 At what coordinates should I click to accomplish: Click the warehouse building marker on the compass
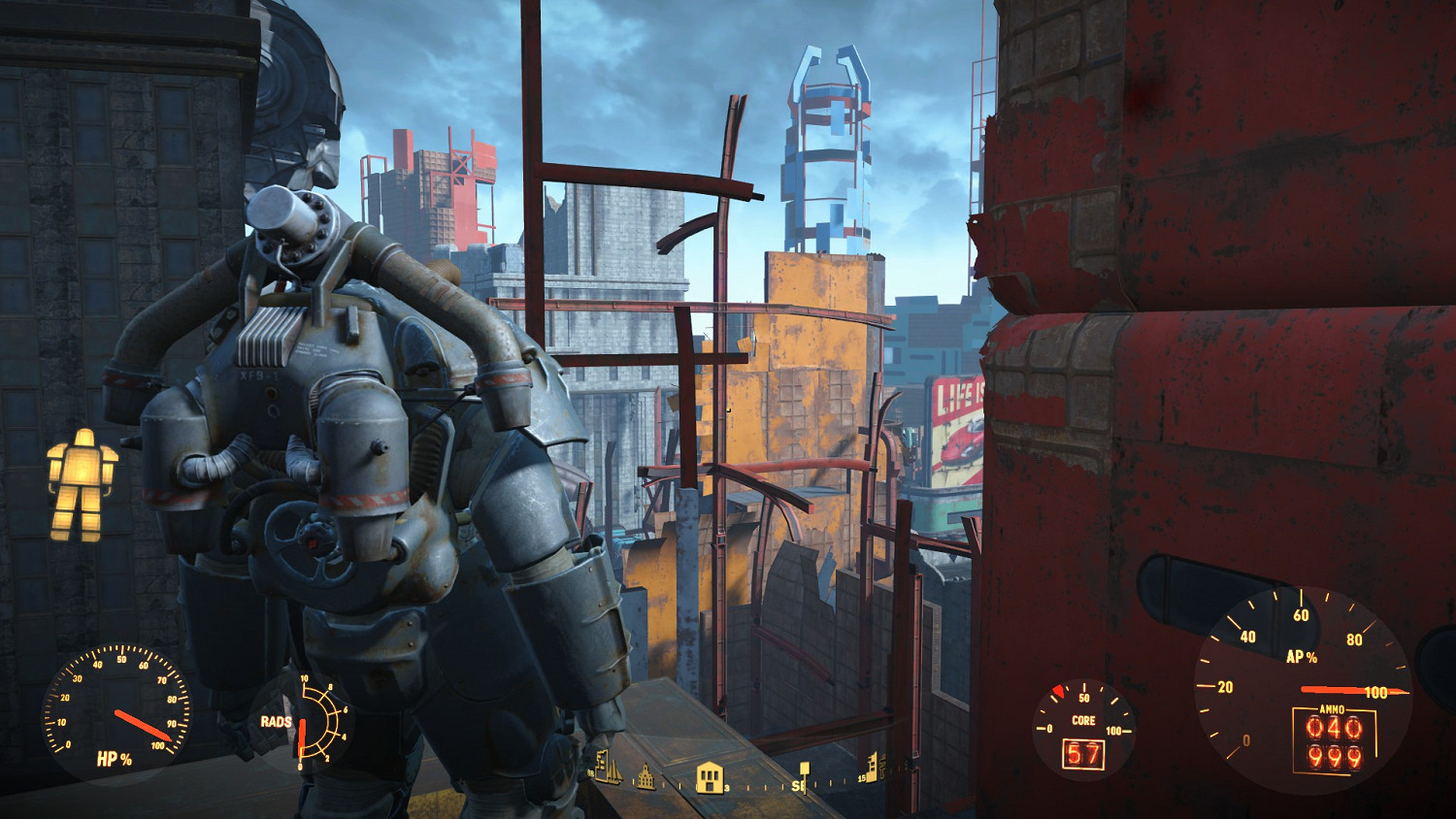(711, 777)
